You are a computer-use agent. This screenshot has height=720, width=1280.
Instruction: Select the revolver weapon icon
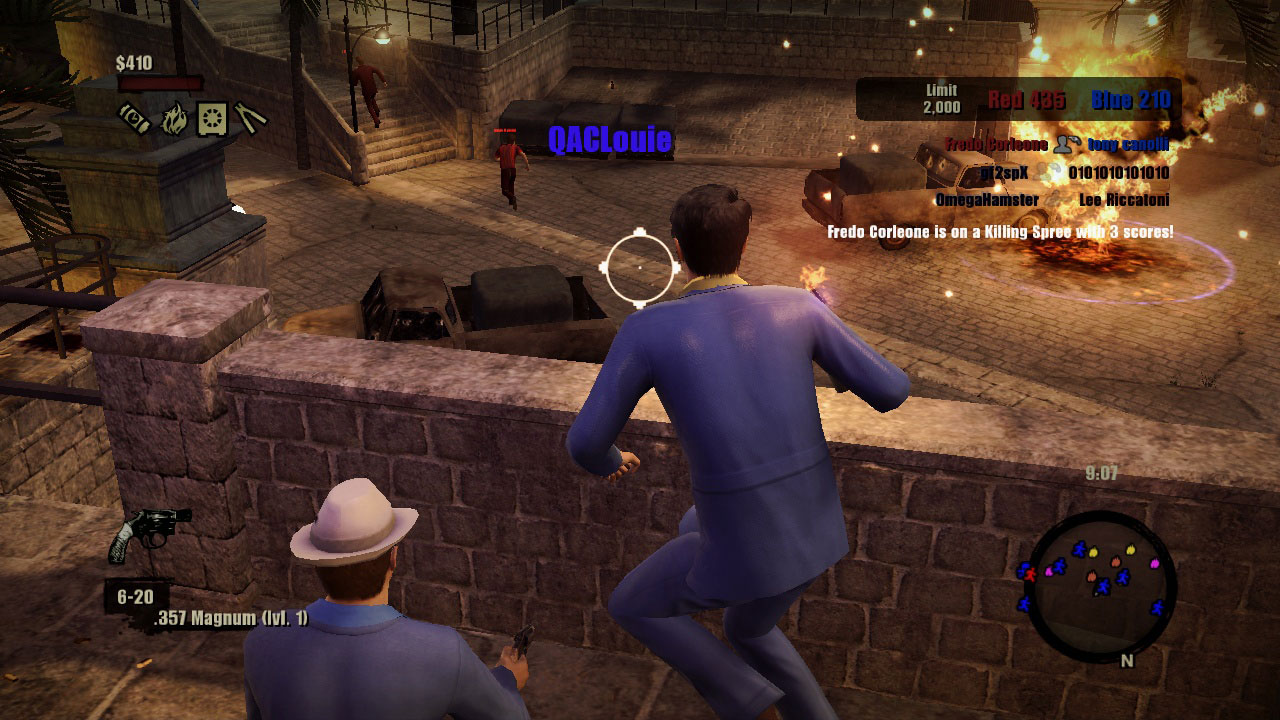coord(147,532)
